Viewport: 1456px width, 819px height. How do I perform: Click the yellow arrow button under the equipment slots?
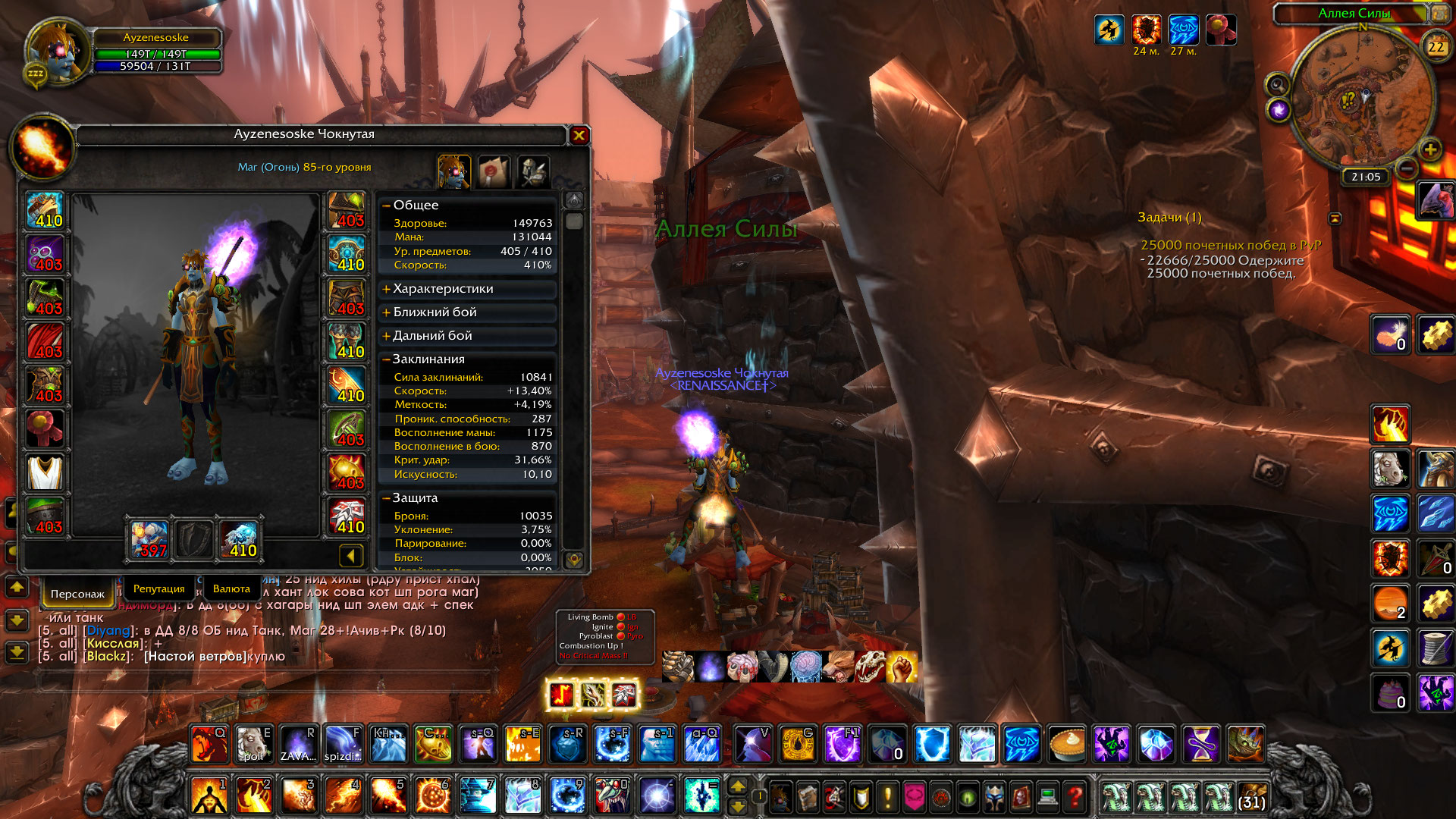click(350, 557)
